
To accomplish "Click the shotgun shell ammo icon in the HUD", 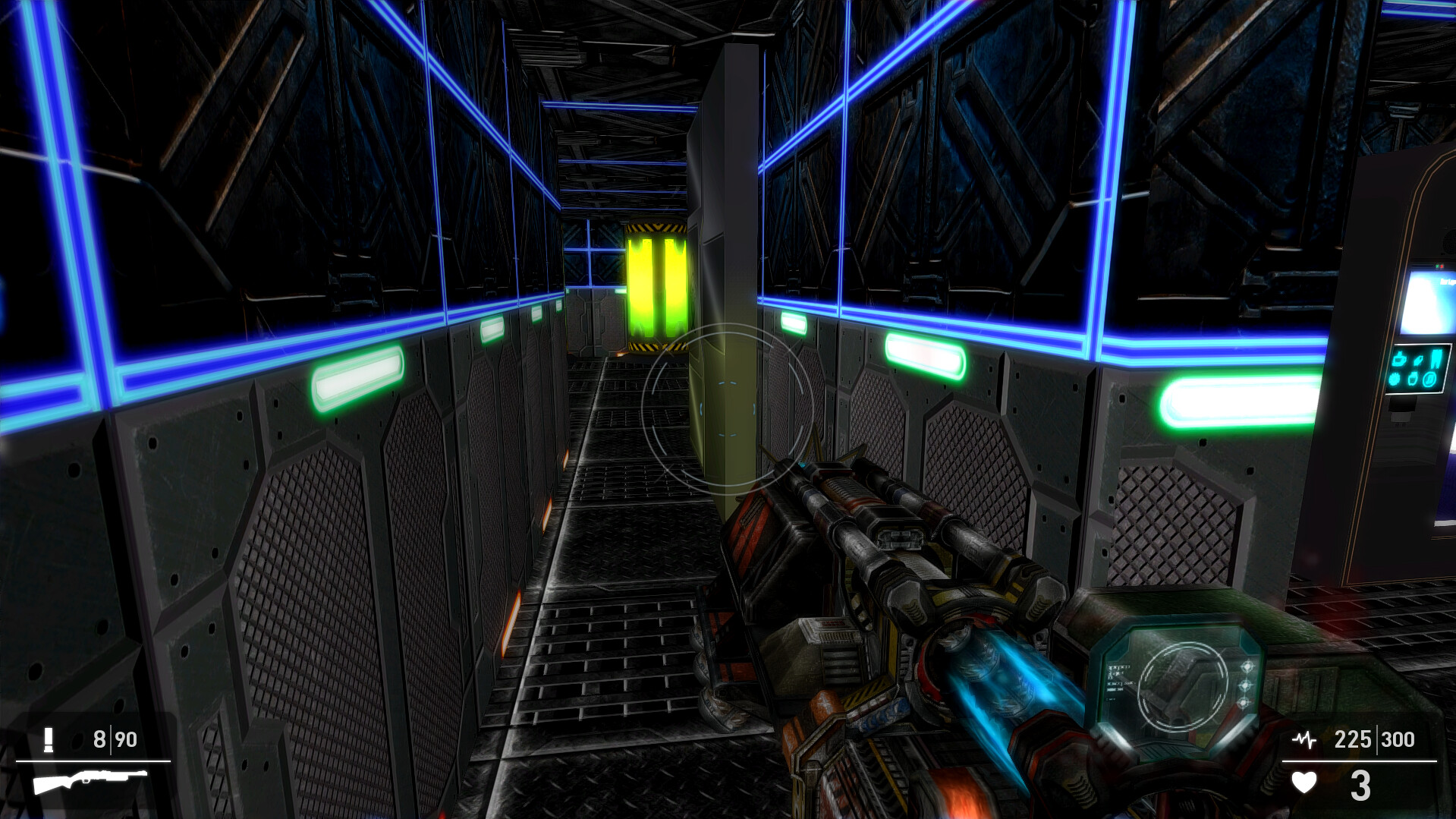I will click(x=47, y=740).
